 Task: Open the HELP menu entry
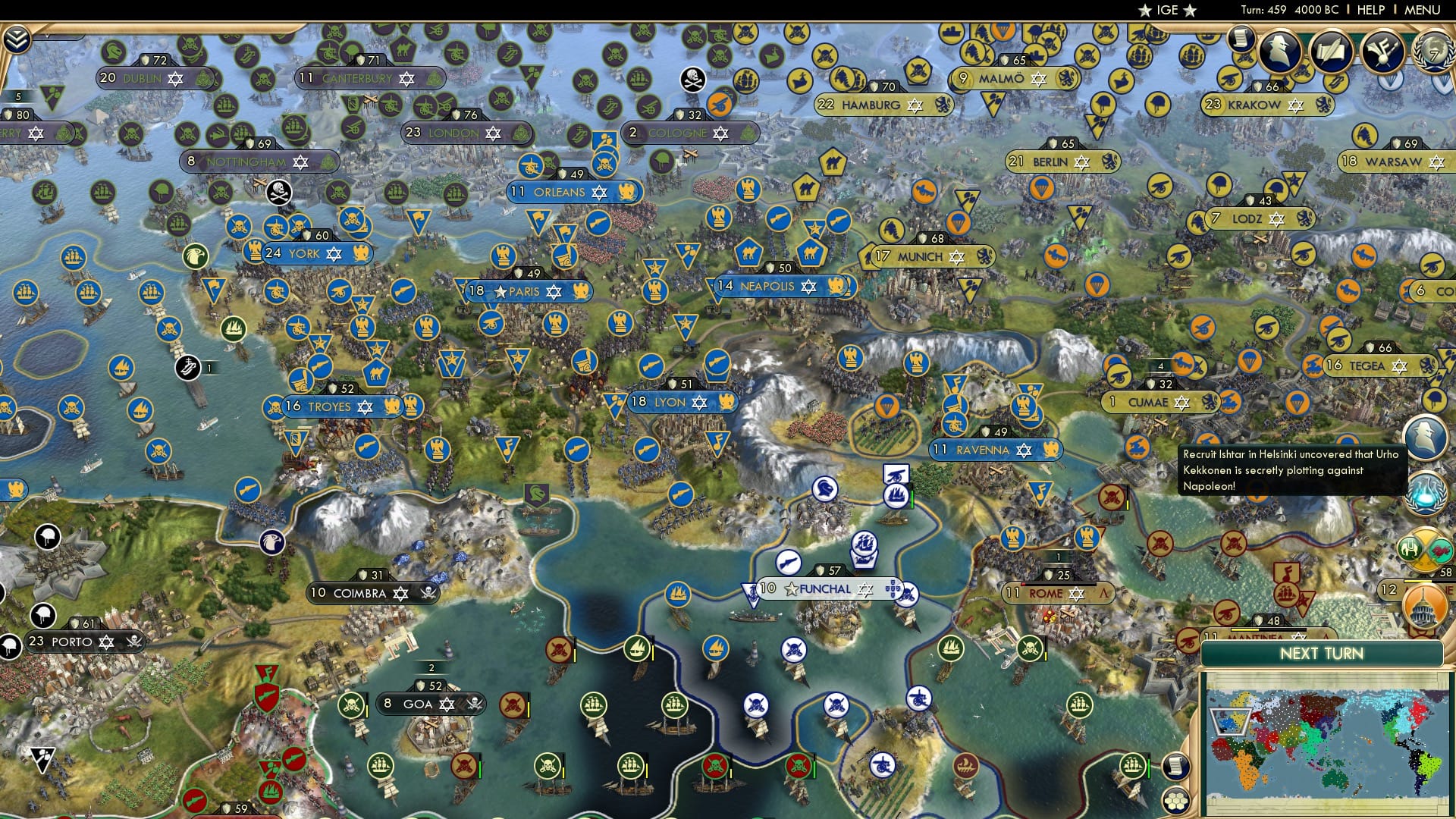[1370, 10]
